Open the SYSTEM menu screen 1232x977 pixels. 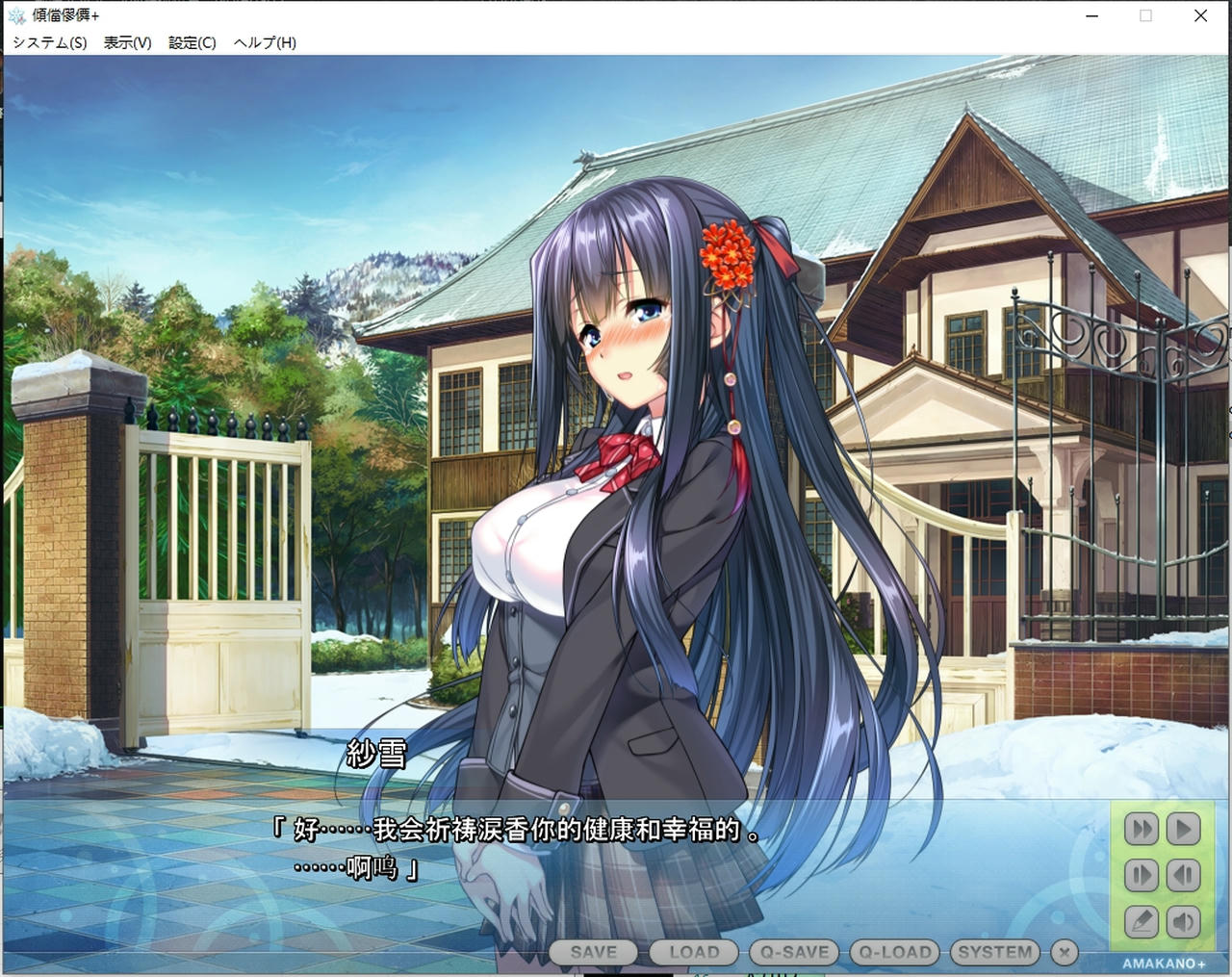pos(995,952)
